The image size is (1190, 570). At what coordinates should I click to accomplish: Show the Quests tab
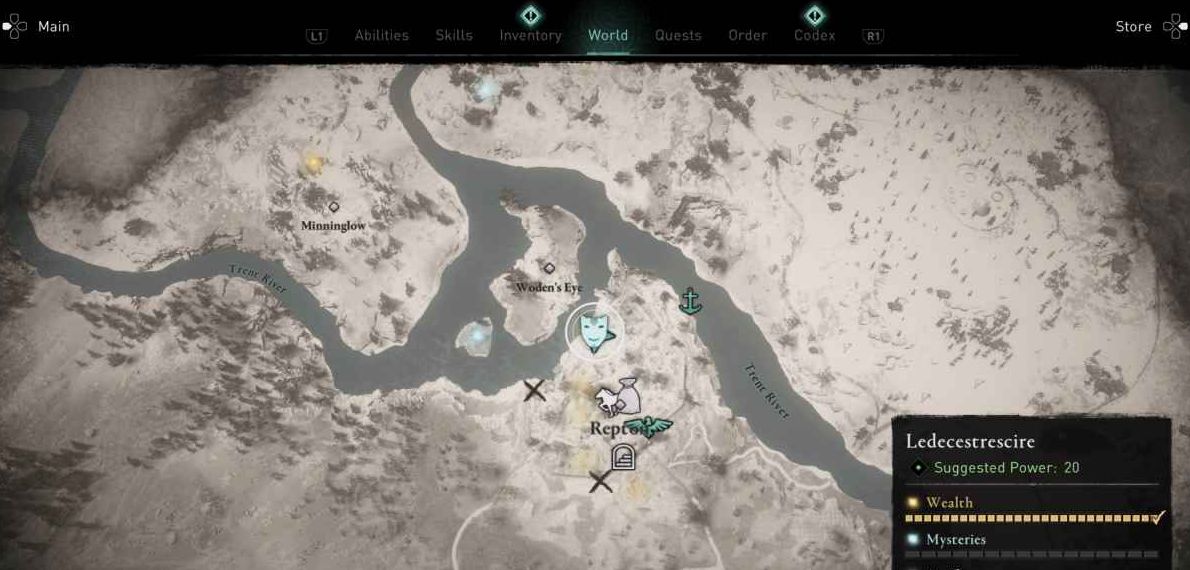(x=678, y=35)
